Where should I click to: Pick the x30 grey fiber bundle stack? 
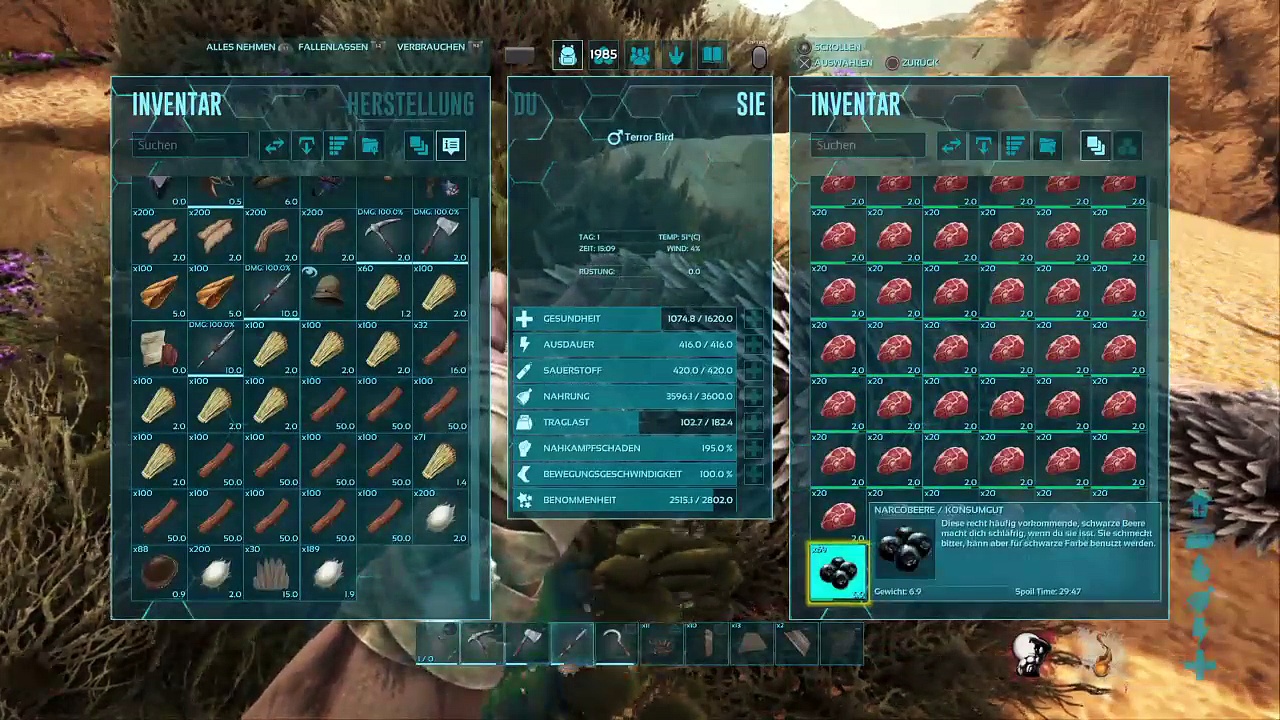271,573
